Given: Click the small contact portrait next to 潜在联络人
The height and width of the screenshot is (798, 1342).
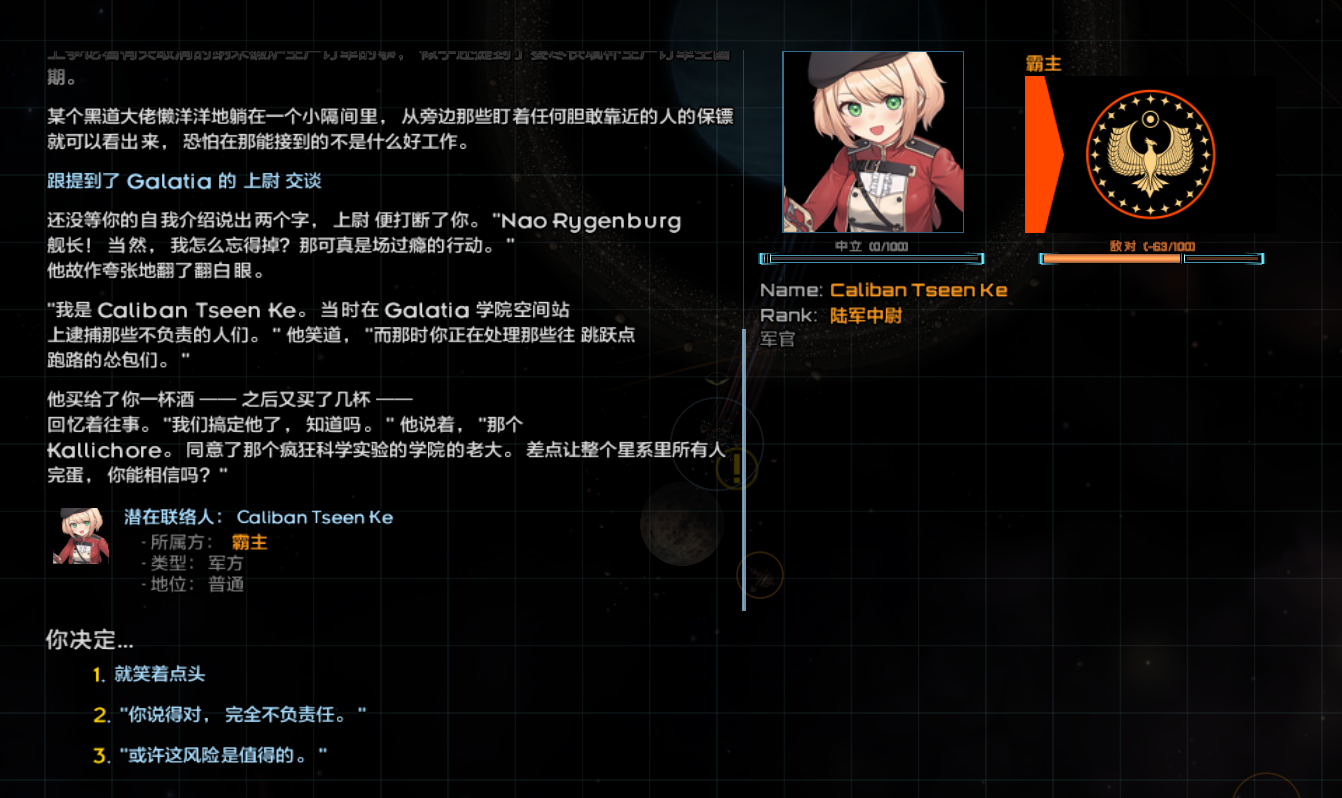Looking at the screenshot, I should point(81,536).
